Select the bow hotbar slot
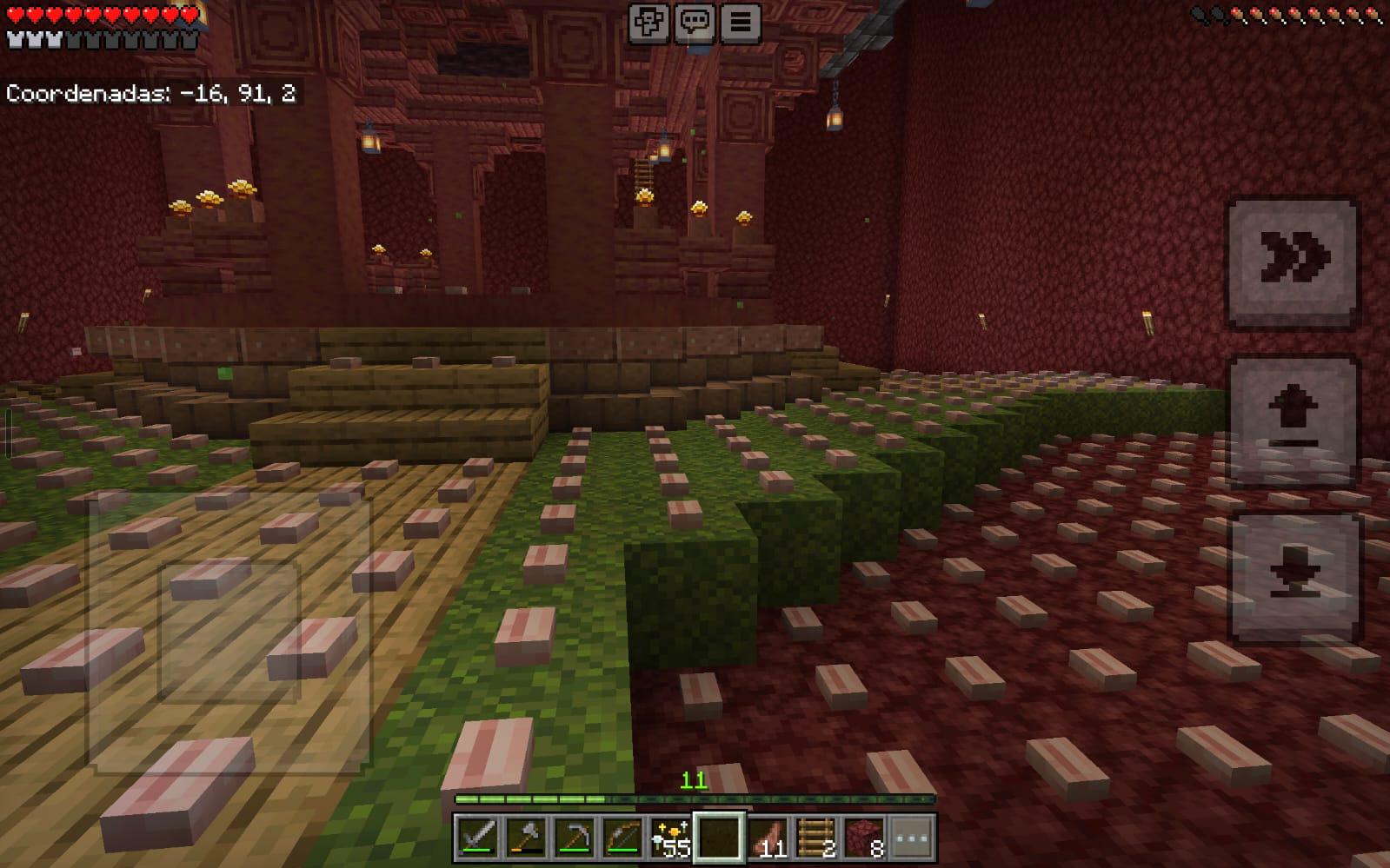1390x868 pixels. pos(622,838)
